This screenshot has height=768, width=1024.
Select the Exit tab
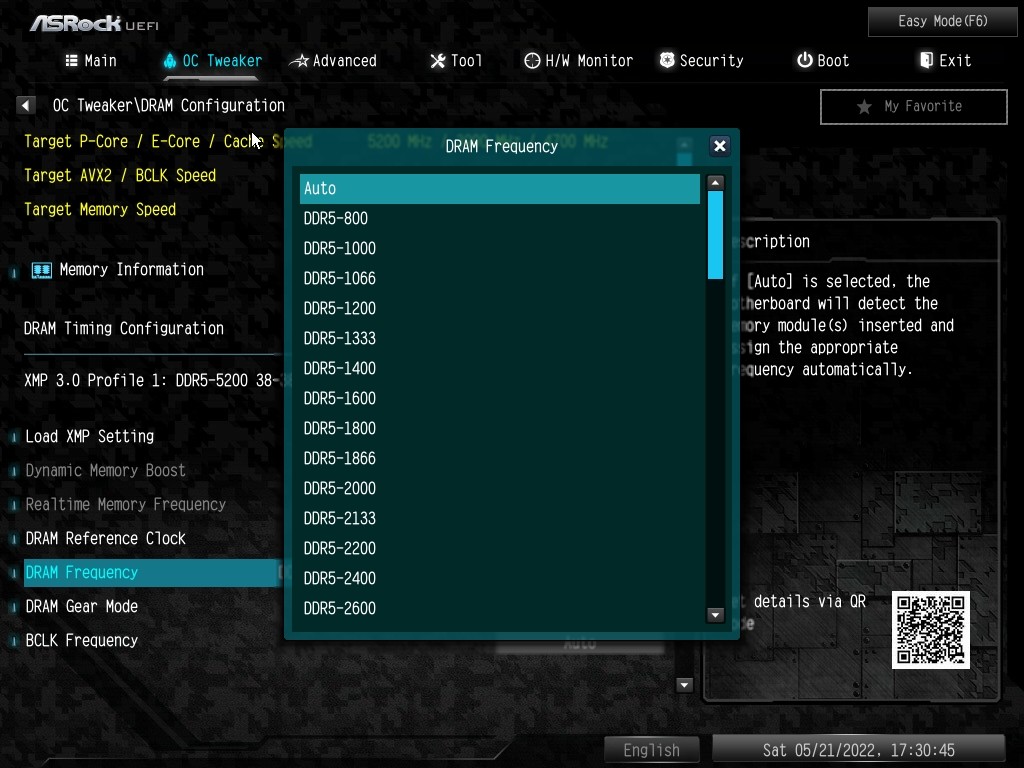pos(945,61)
